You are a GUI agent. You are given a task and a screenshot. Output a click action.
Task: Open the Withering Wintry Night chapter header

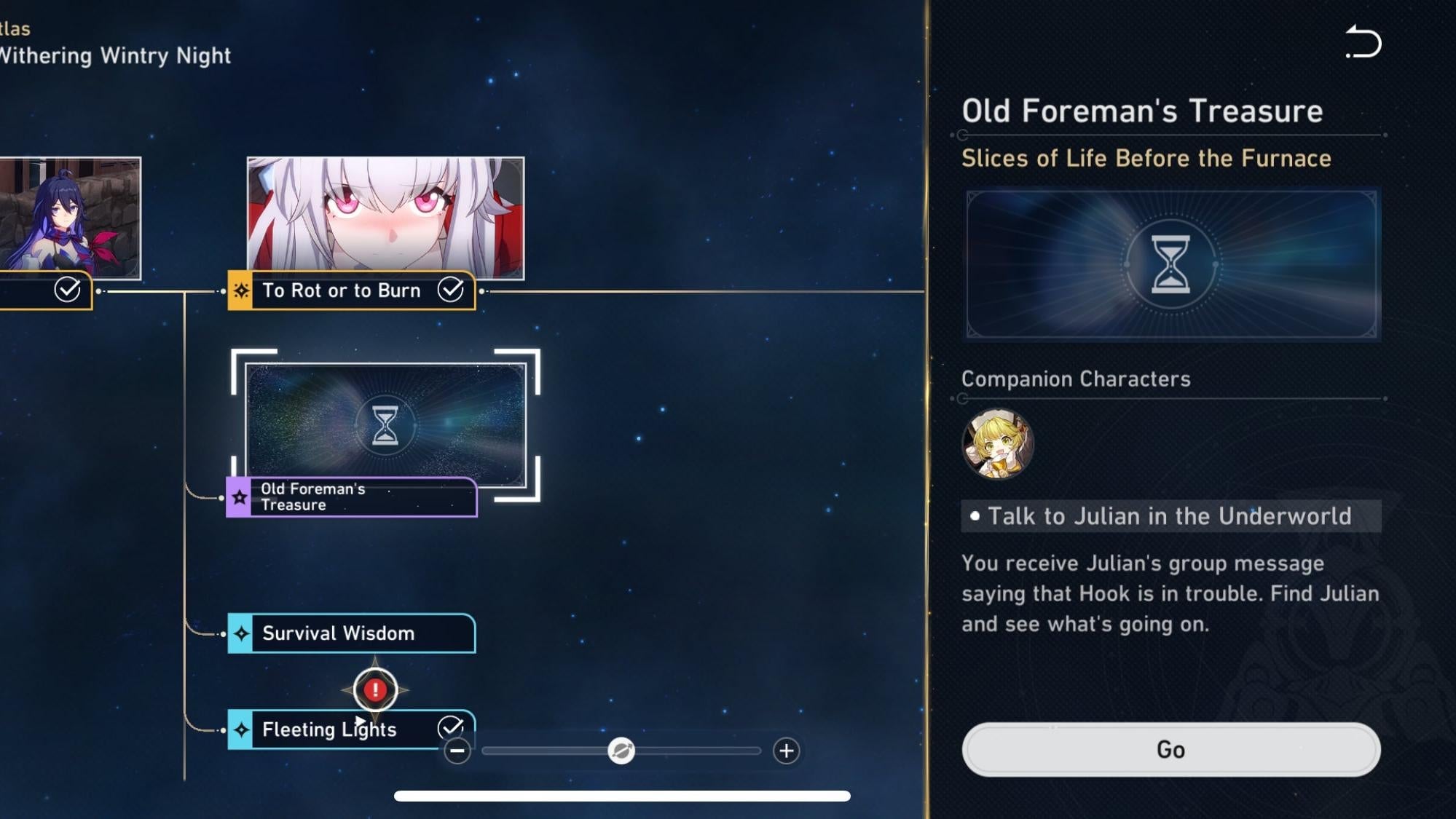click(x=115, y=55)
